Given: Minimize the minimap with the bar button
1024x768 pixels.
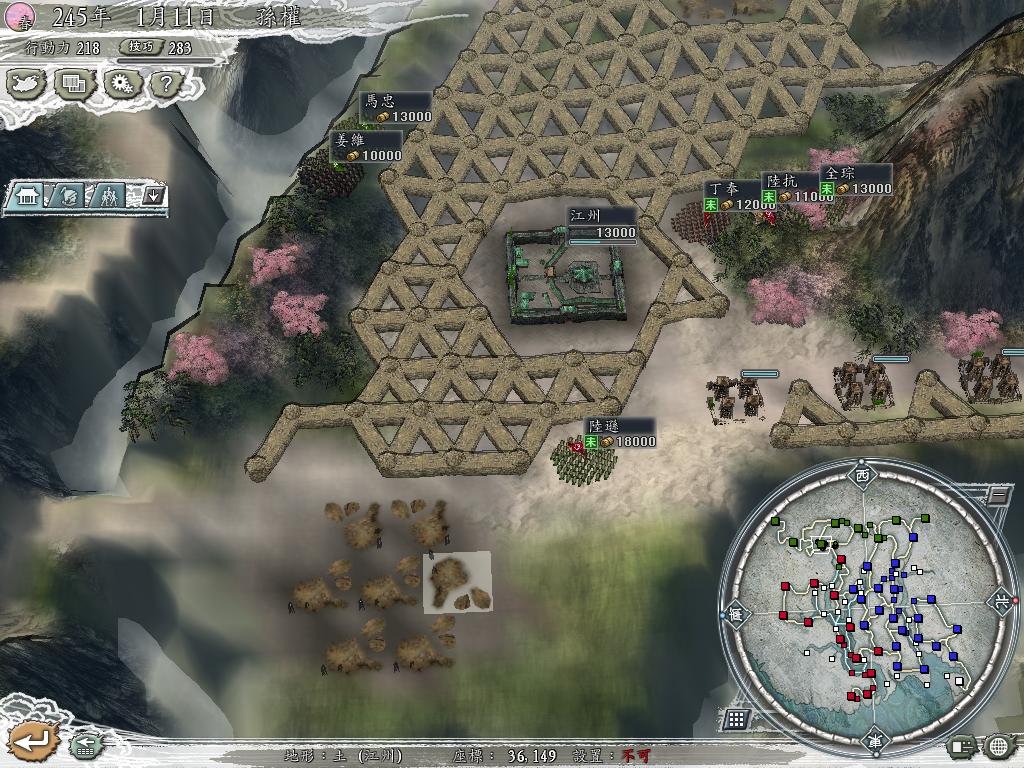Looking at the screenshot, I should tap(997, 494).
